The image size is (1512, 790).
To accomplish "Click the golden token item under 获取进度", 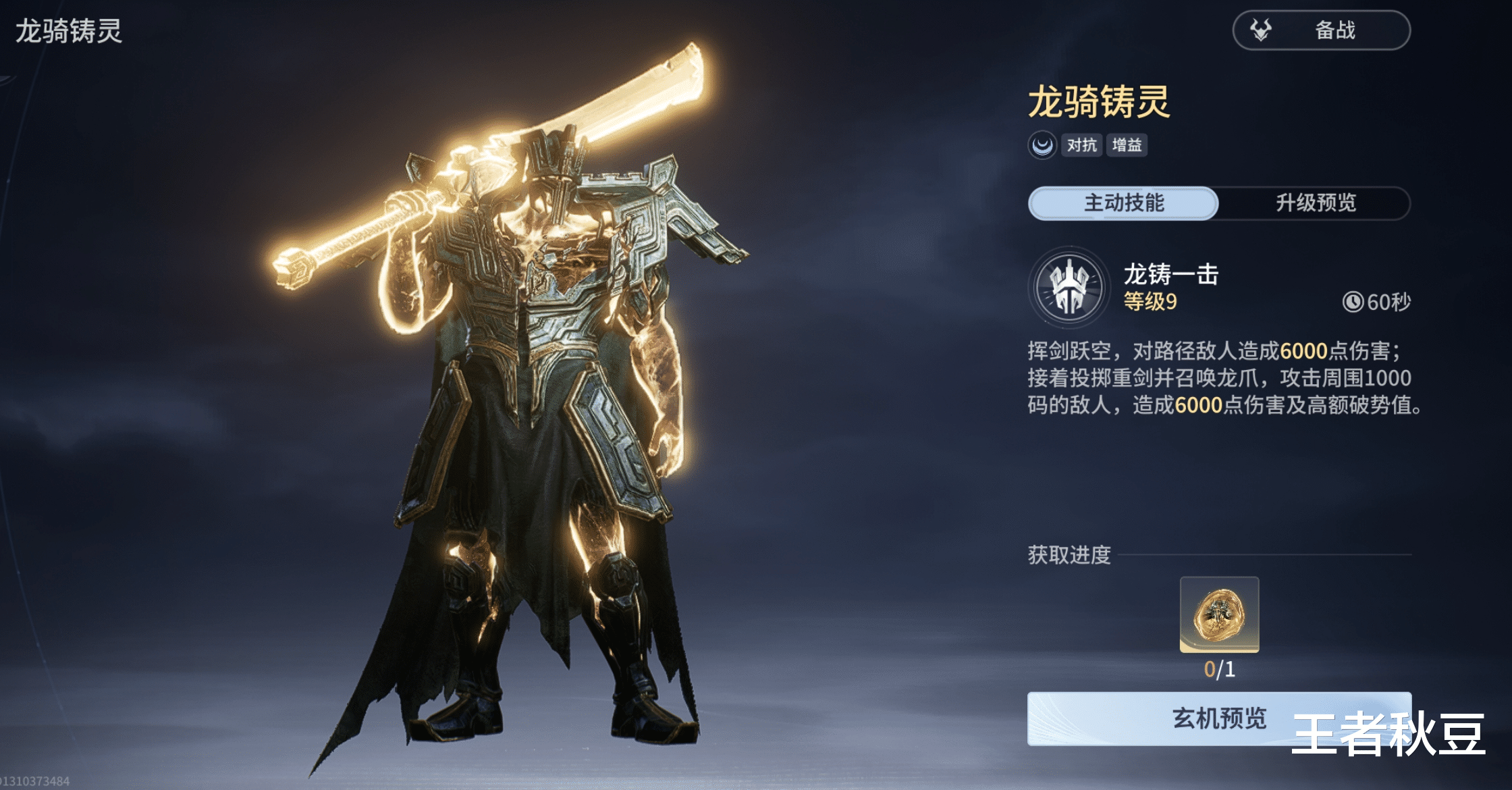I will tap(1219, 614).
